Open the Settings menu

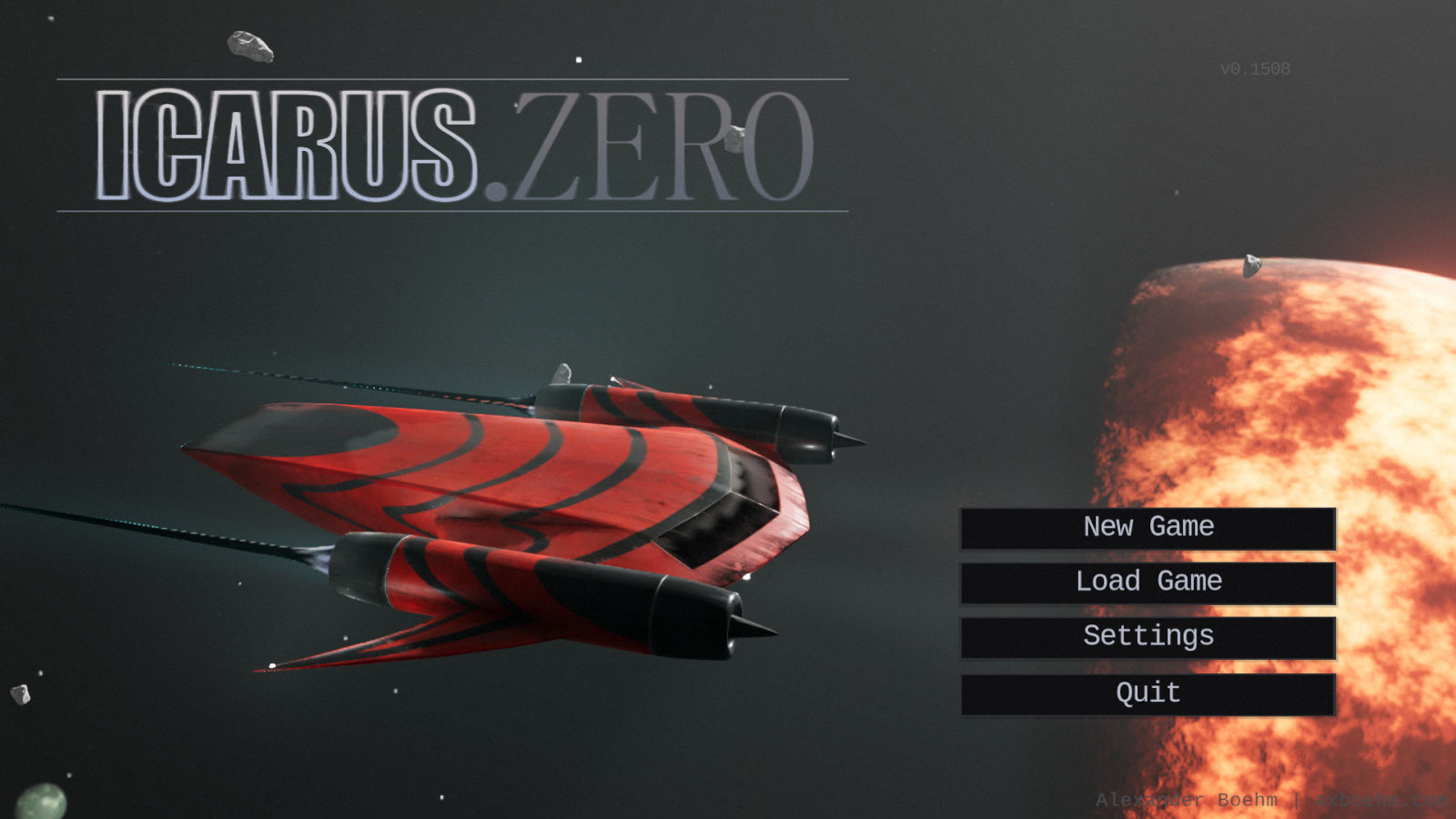(x=1148, y=637)
